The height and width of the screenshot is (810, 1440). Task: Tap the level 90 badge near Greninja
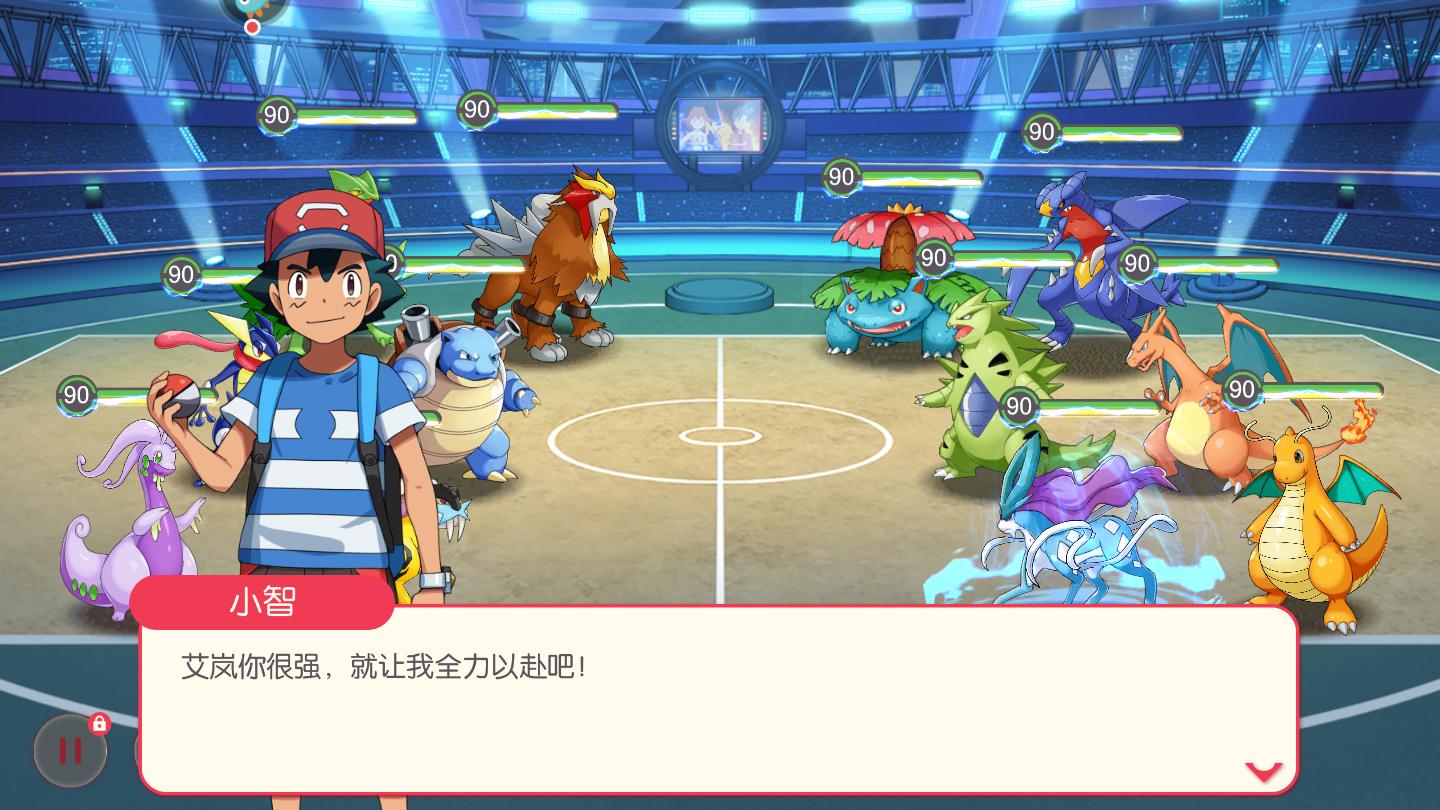[182, 274]
